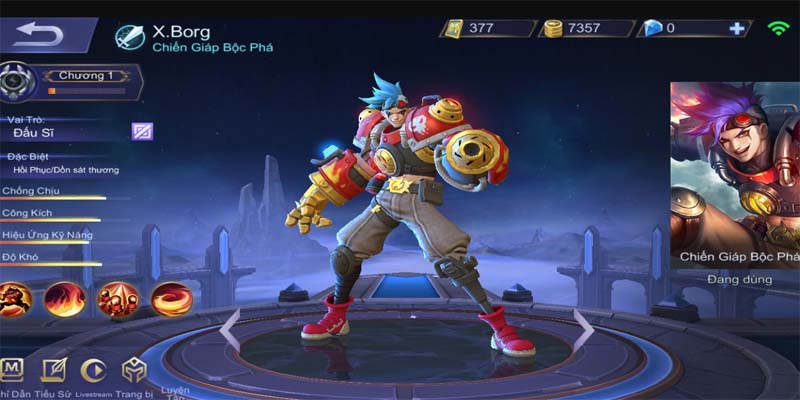Open the hero guide book icon
This screenshot has height=400, width=800.
12,370
